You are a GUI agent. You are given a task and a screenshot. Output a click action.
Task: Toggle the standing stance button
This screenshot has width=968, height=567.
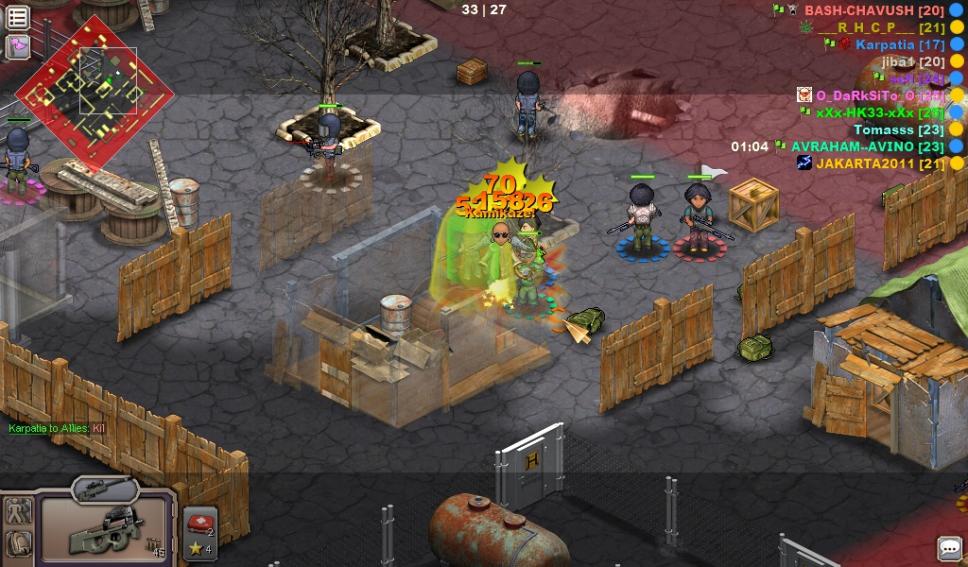[18, 511]
